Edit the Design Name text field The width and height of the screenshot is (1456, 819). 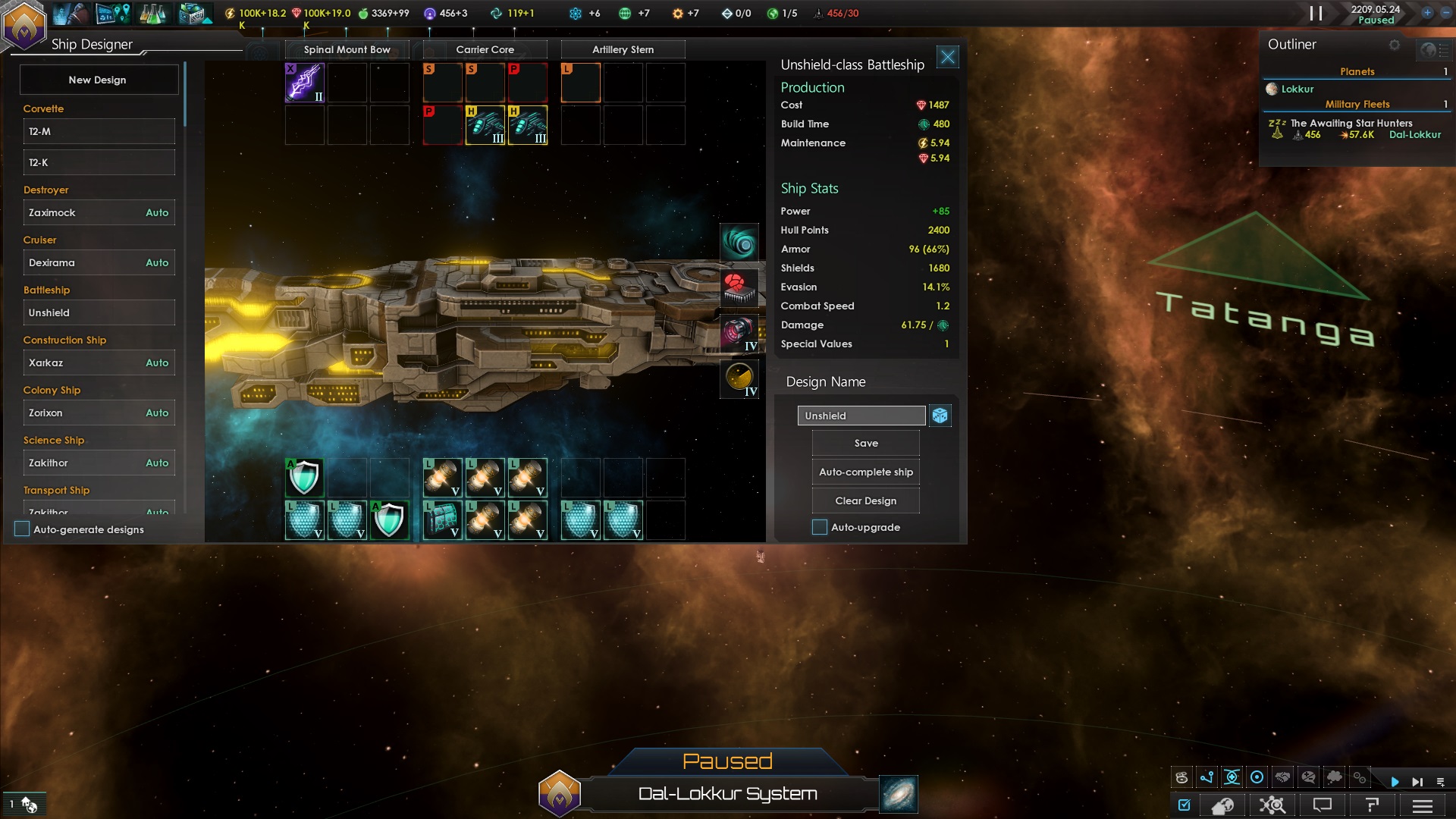pos(861,416)
